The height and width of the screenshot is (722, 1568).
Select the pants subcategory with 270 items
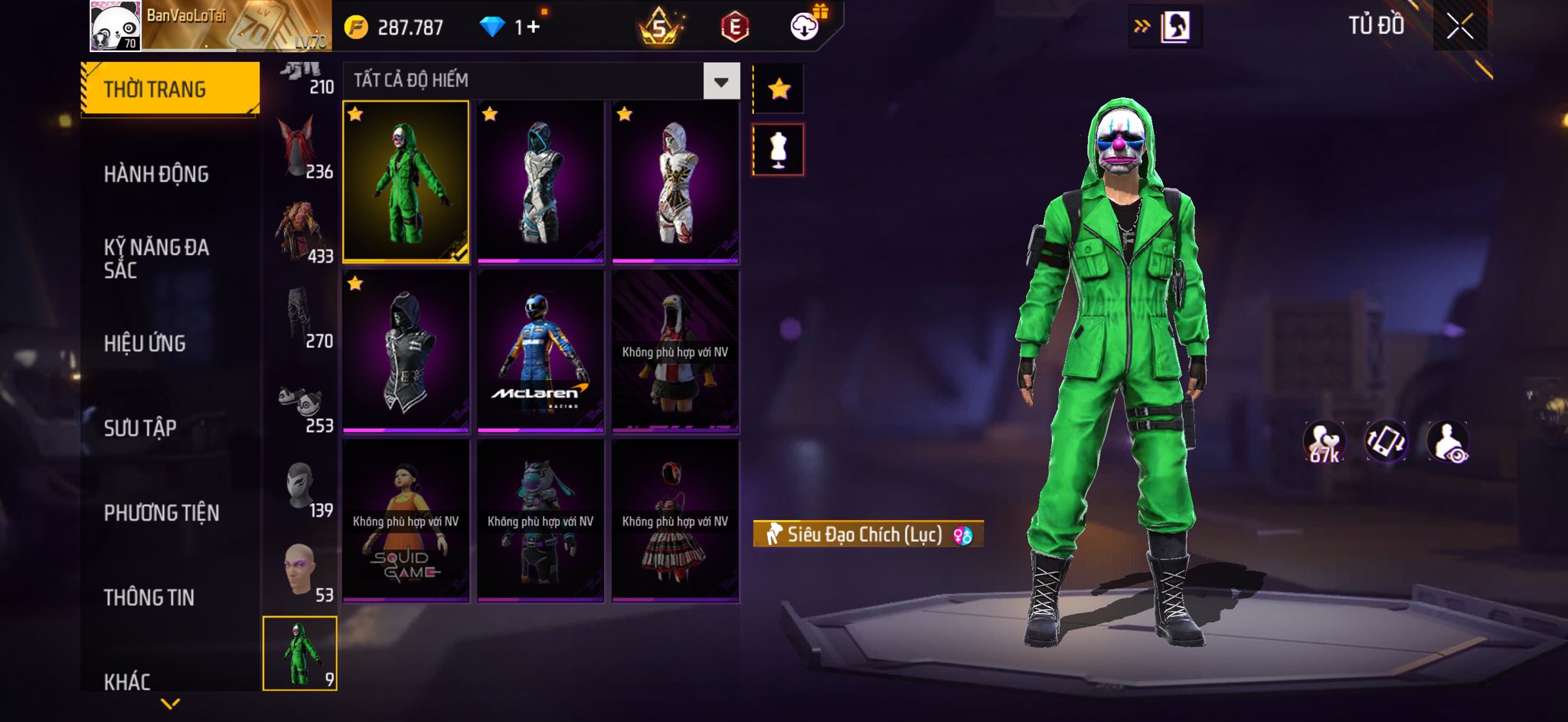300,318
